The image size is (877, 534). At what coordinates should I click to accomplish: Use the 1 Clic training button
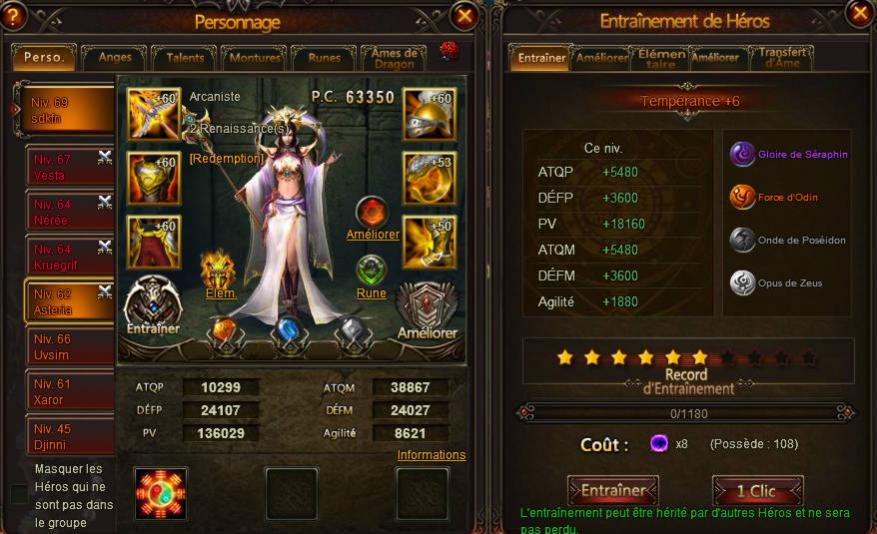click(x=757, y=491)
